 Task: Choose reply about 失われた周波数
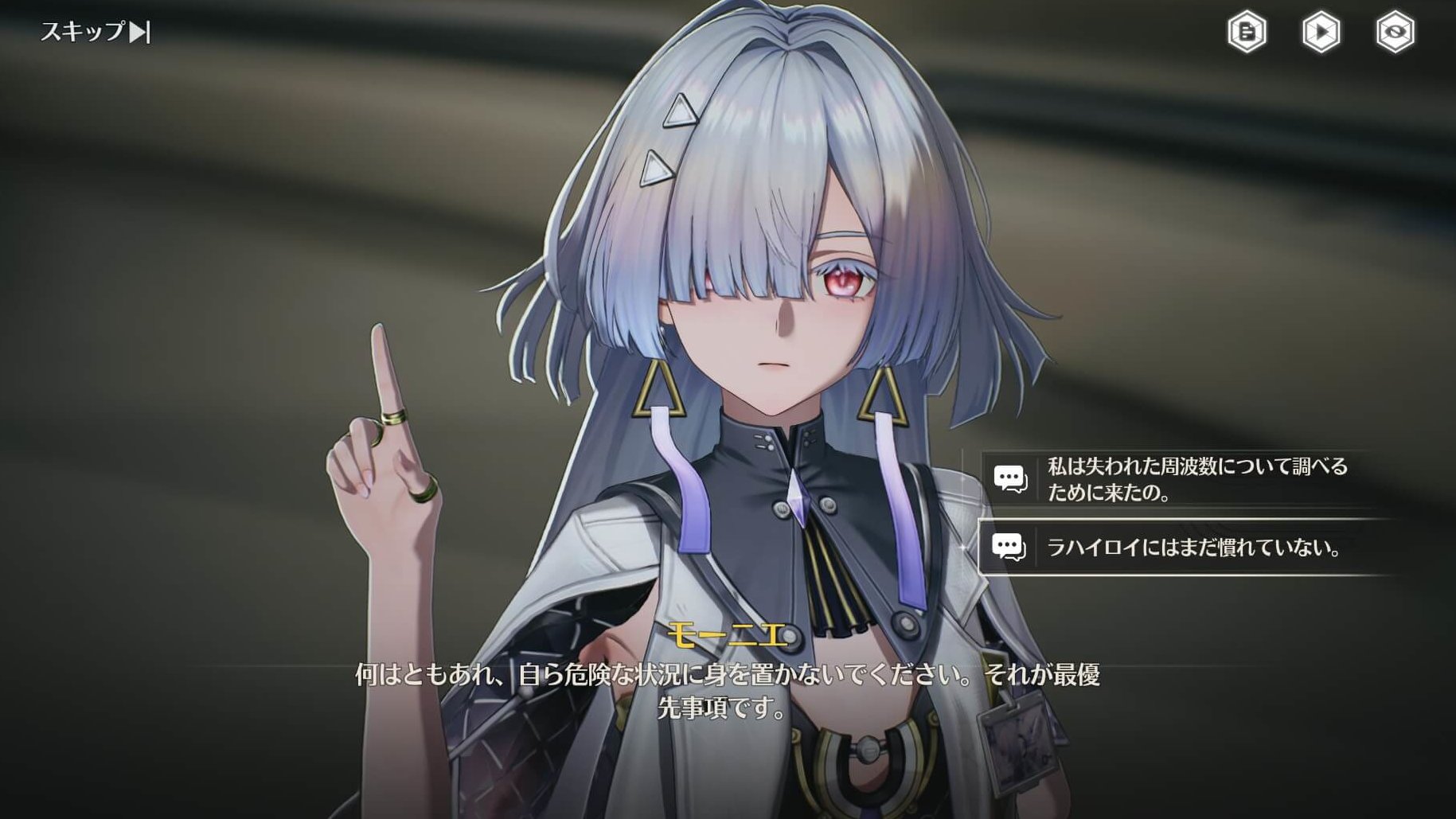[x=1186, y=479]
